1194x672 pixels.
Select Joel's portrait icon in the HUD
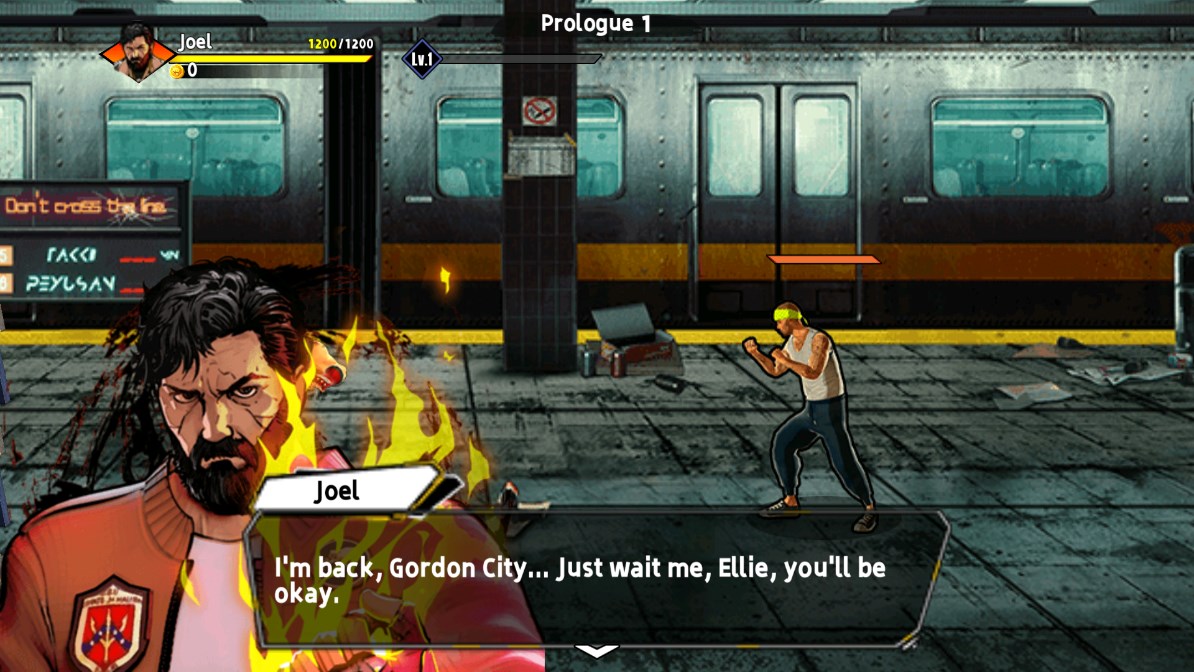[x=137, y=52]
